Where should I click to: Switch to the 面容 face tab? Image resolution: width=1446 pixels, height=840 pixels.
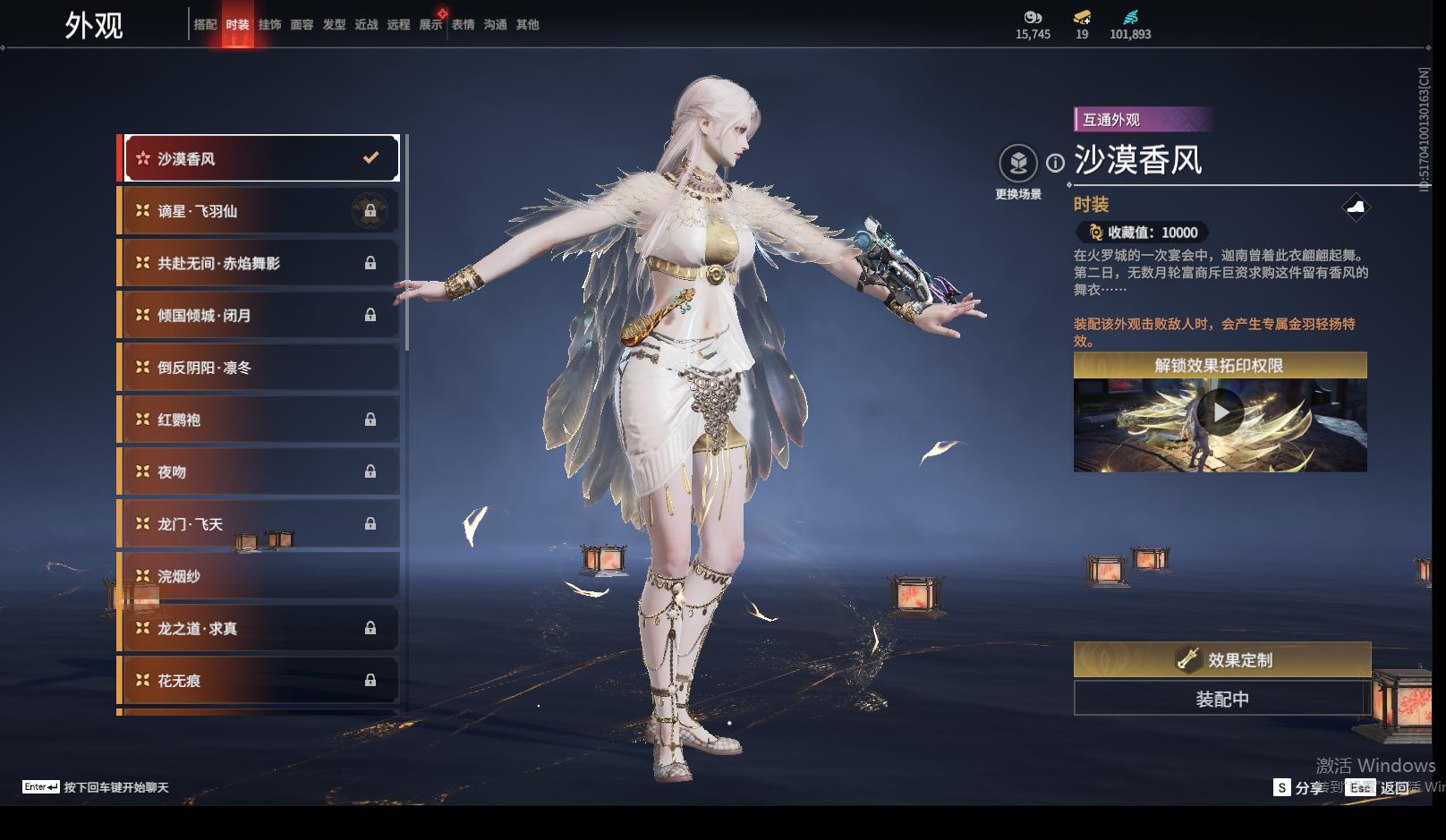point(302,25)
